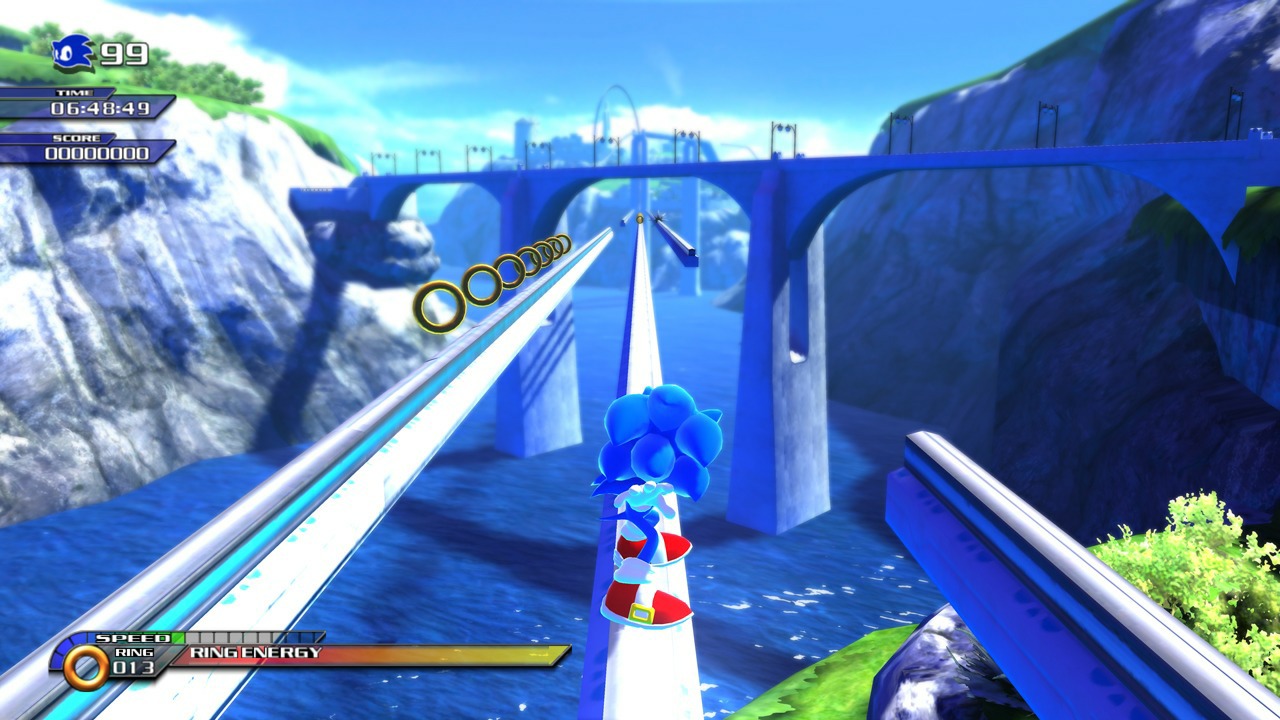Image resolution: width=1280 pixels, height=720 pixels.
Task: Click the score value showing 00000000
Action: coord(97,152)
